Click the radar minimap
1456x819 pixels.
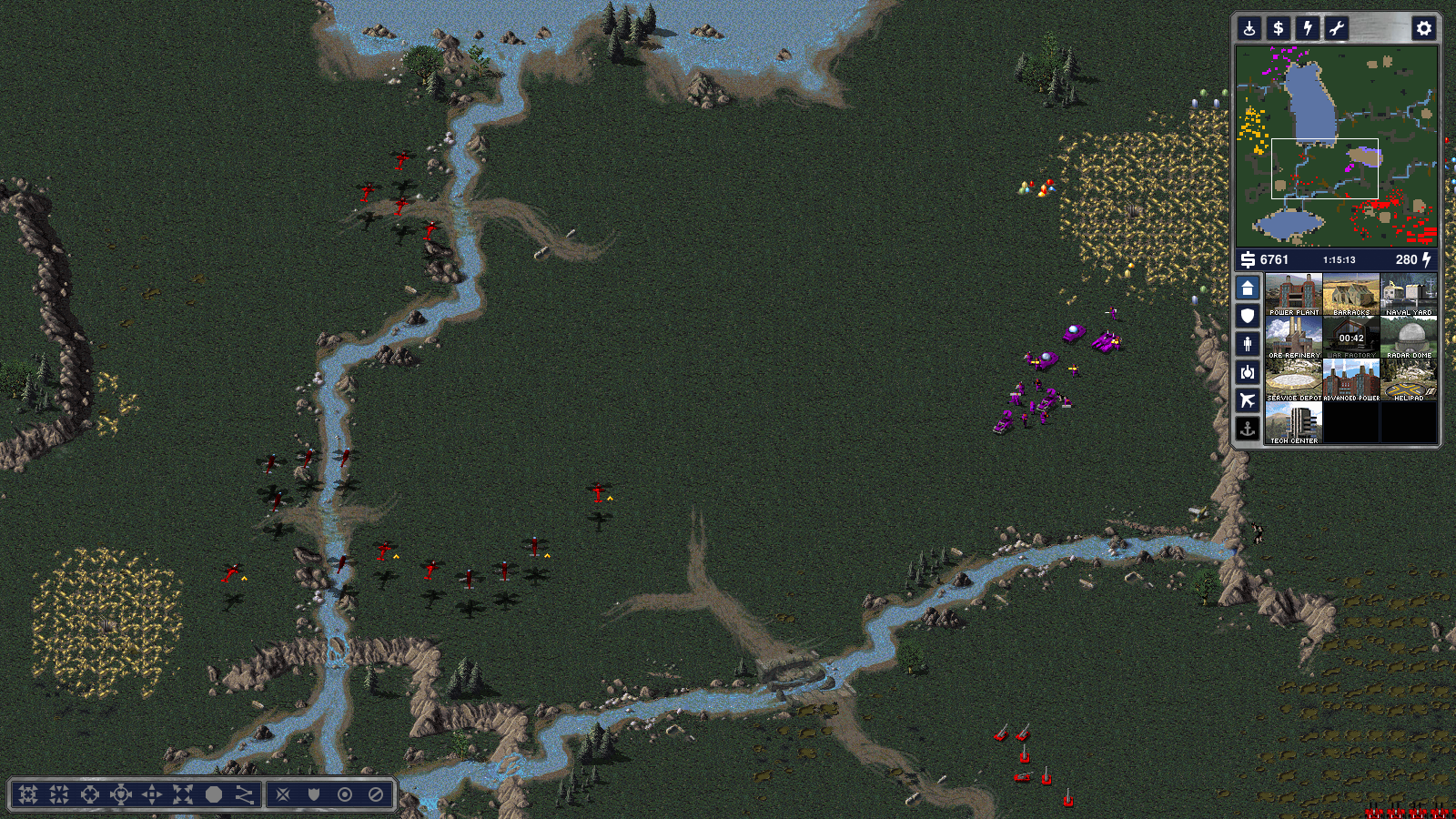point(1336,146)
